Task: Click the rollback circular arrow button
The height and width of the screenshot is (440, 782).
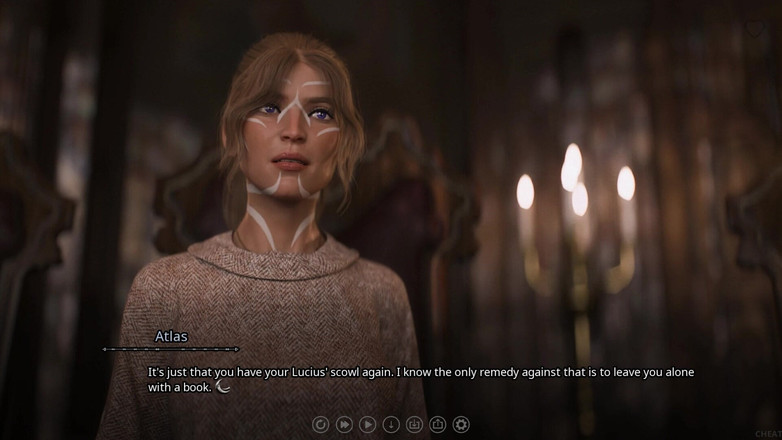Action: [321, 424]
